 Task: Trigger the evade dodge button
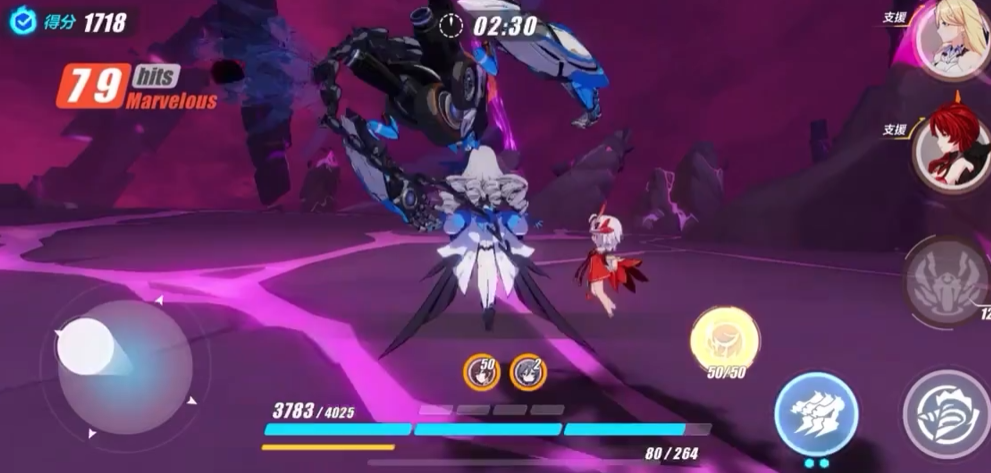coord(948,410)
